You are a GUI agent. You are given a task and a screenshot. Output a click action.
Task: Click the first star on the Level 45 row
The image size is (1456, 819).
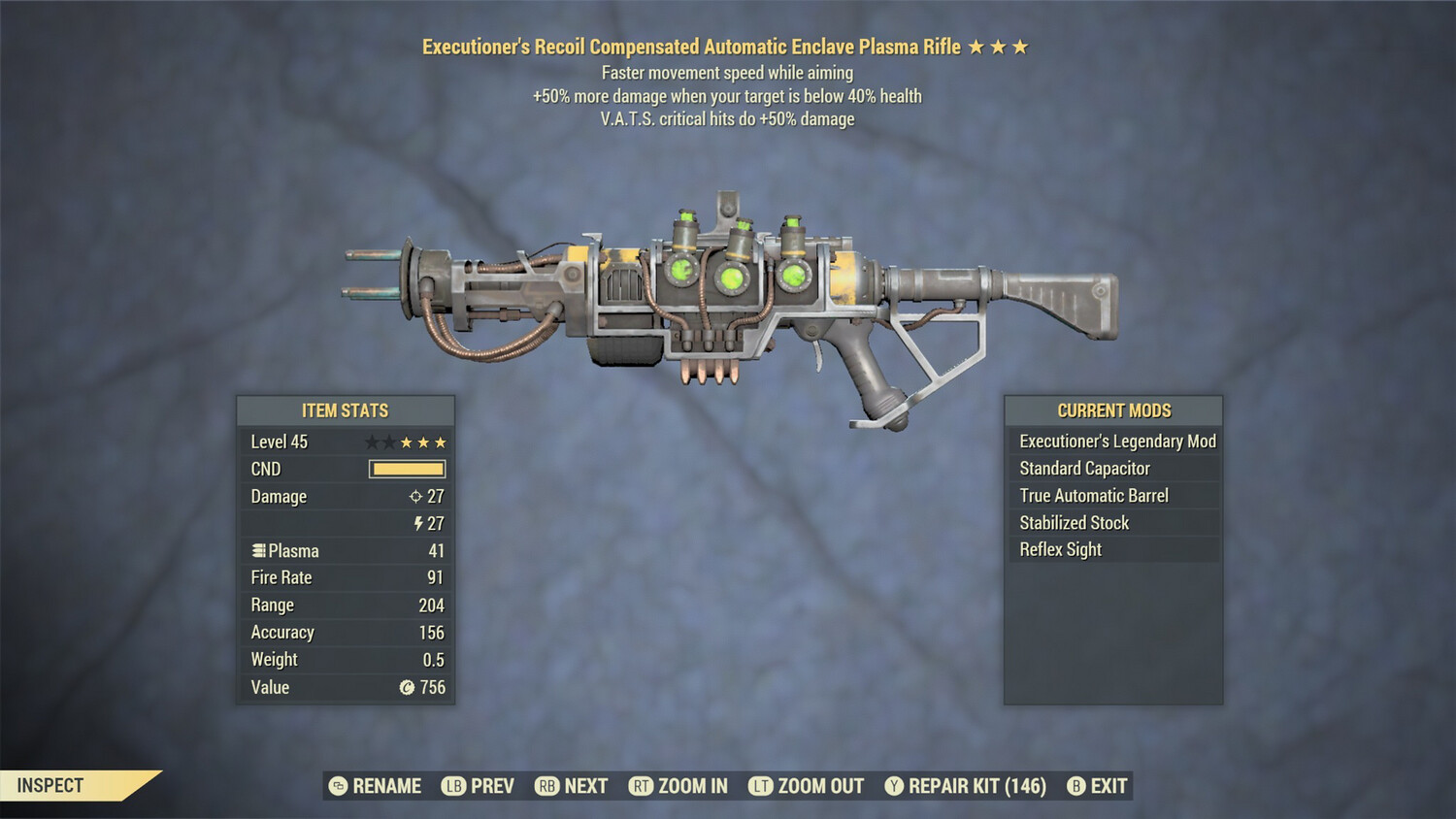373,442
